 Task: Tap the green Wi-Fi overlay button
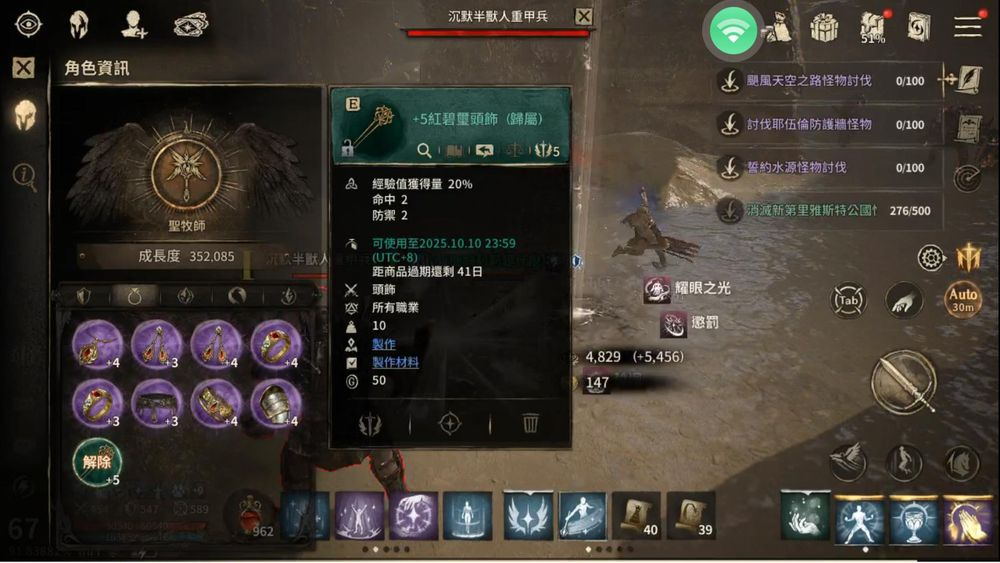click(x=735, y=30)
